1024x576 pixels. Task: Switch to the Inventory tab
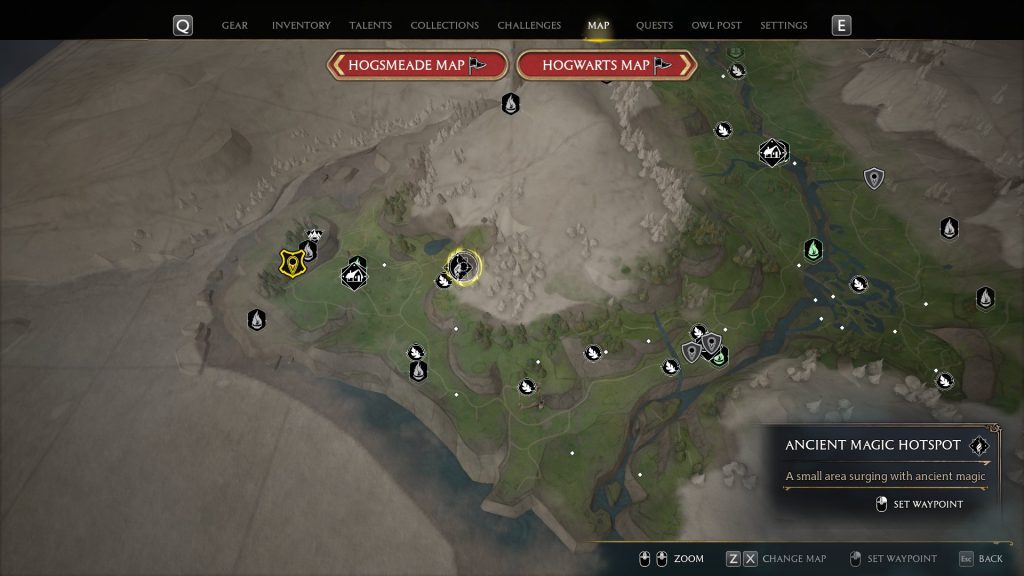pyautogui.click(x=301, y=25)
